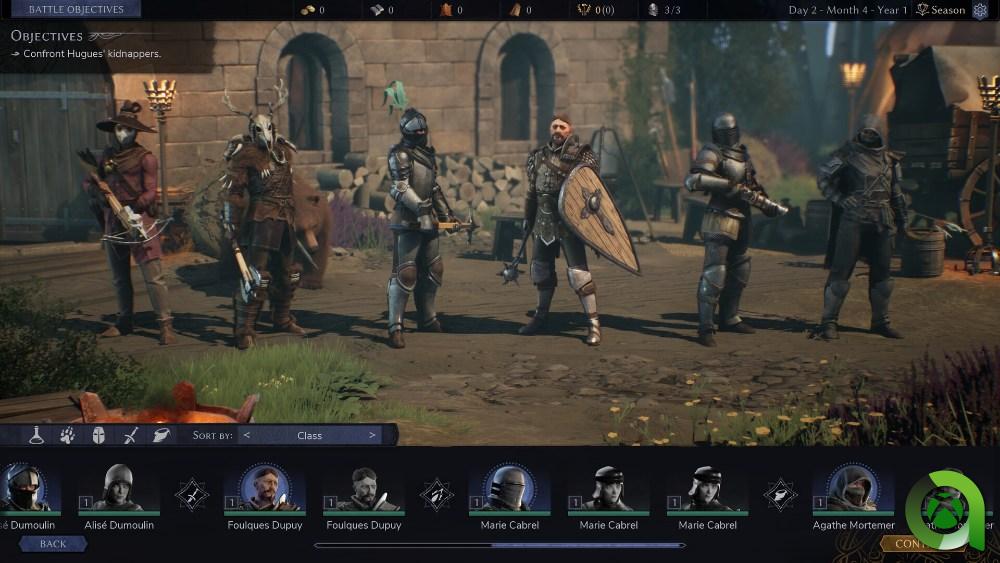Open the Battle Objectives panel
Image resolution: width=1000 pixels, height=563 pixels.
click(x=76, y=10)
